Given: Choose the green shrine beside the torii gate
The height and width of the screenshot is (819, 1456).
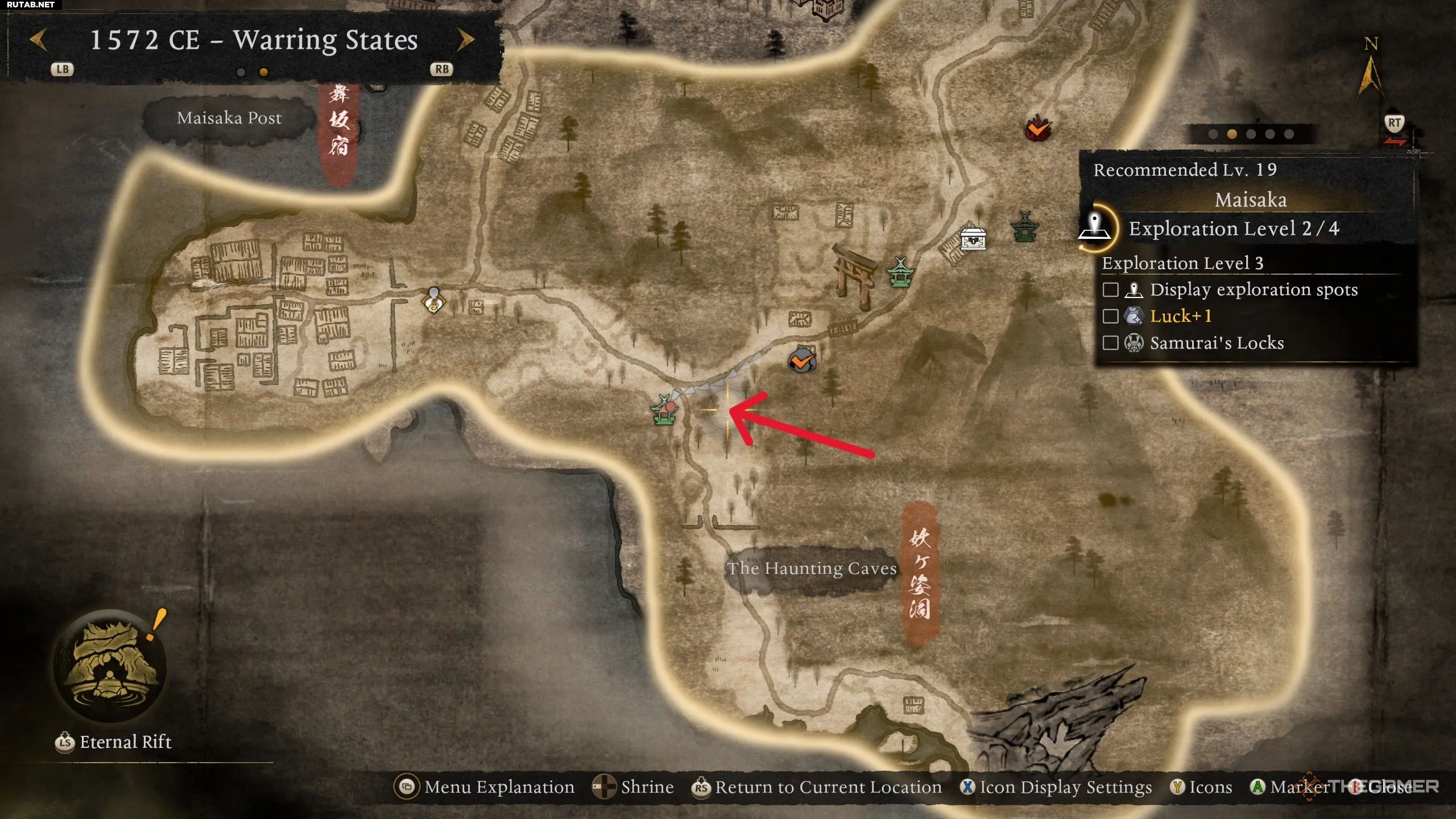Looking at the screenshot, I should point(900,272).
